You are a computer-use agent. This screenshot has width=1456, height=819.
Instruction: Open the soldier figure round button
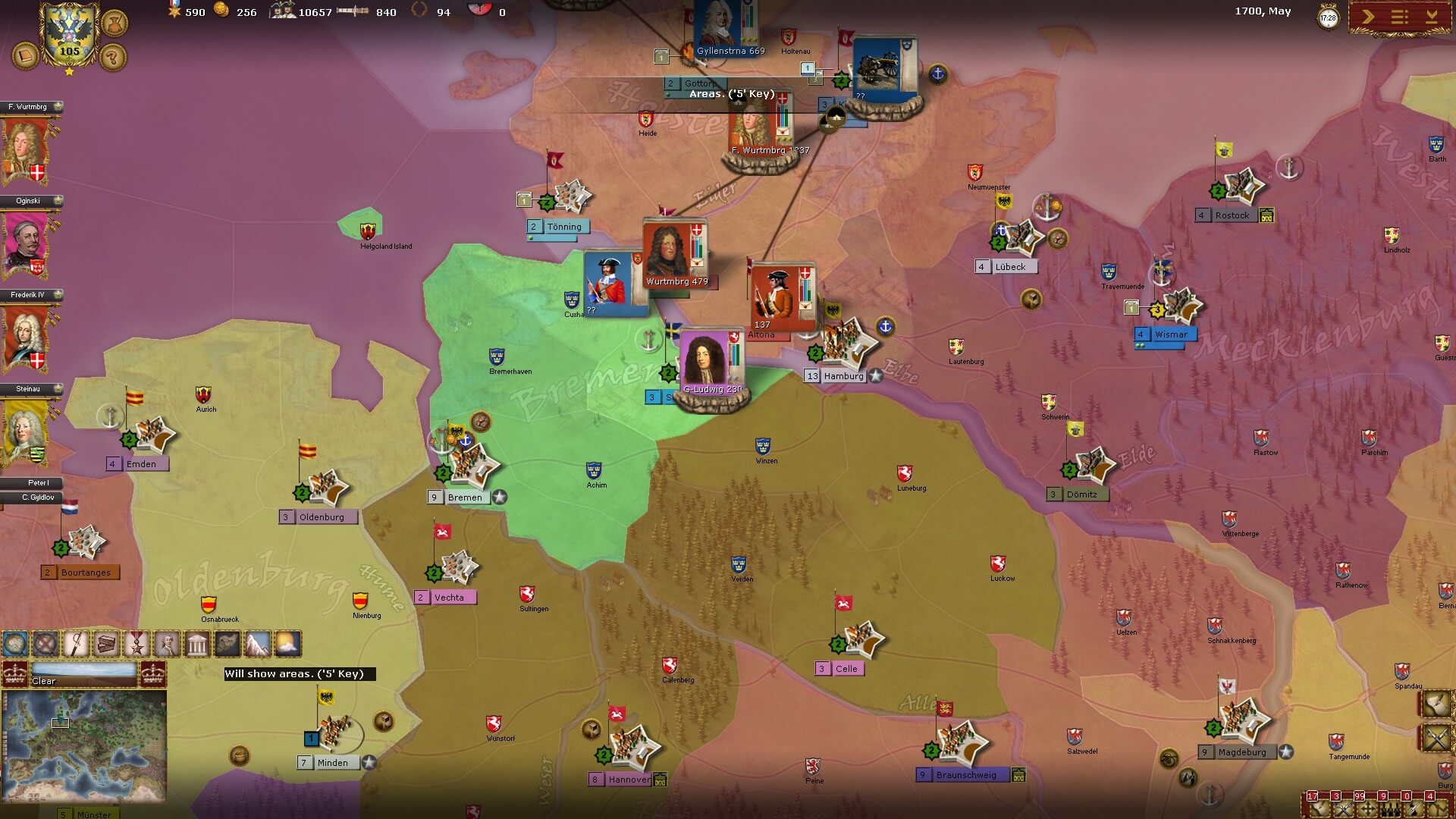(x=113, y=23)
